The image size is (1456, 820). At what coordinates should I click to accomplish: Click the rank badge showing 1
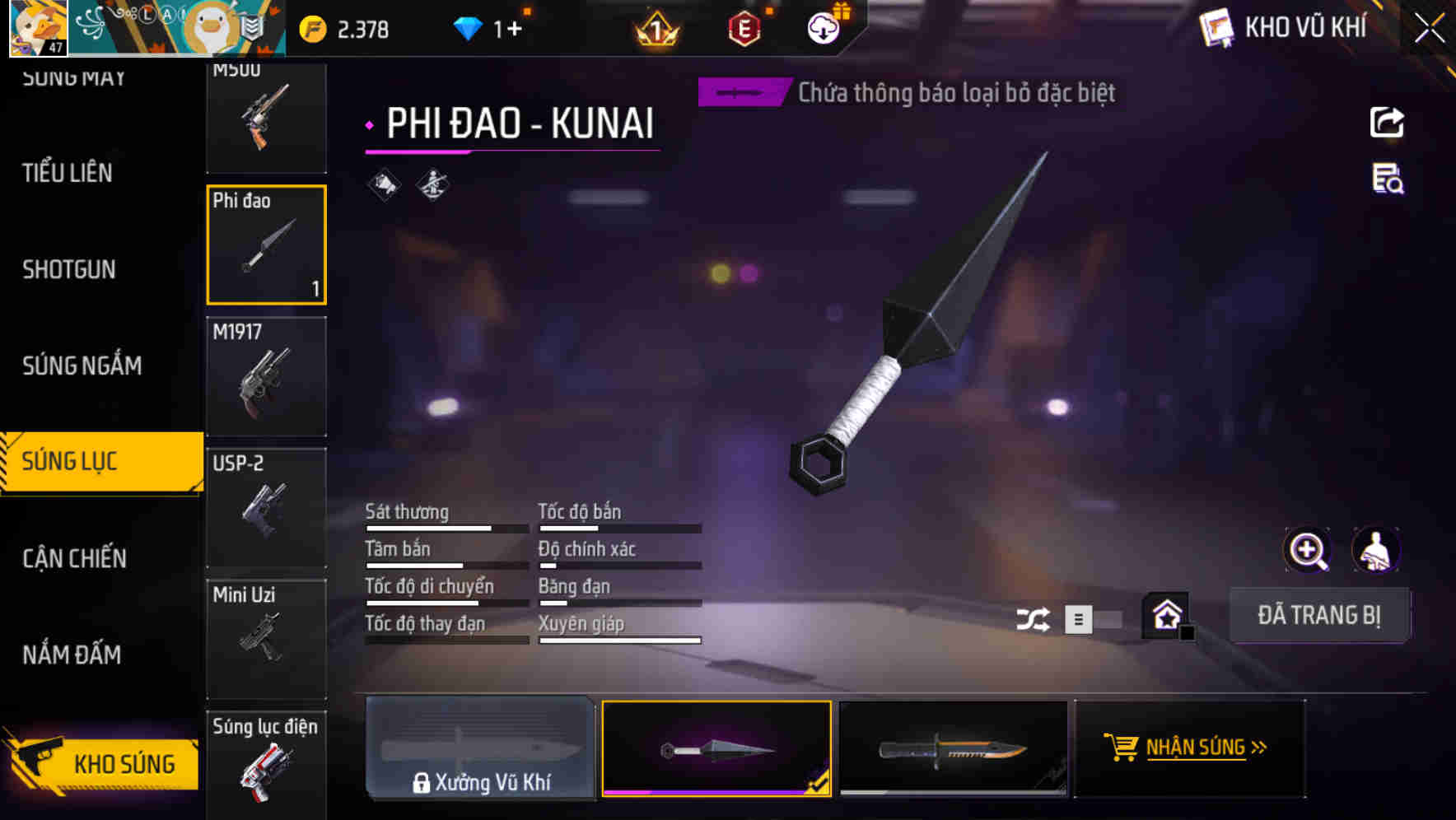(x=653, y=30)
